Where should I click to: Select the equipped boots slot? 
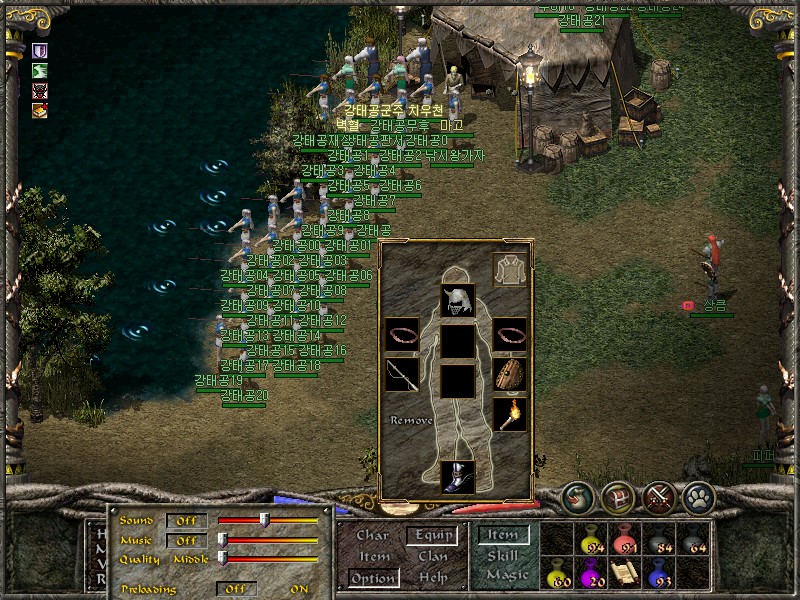pyautogui.click(x=458, y=476)
